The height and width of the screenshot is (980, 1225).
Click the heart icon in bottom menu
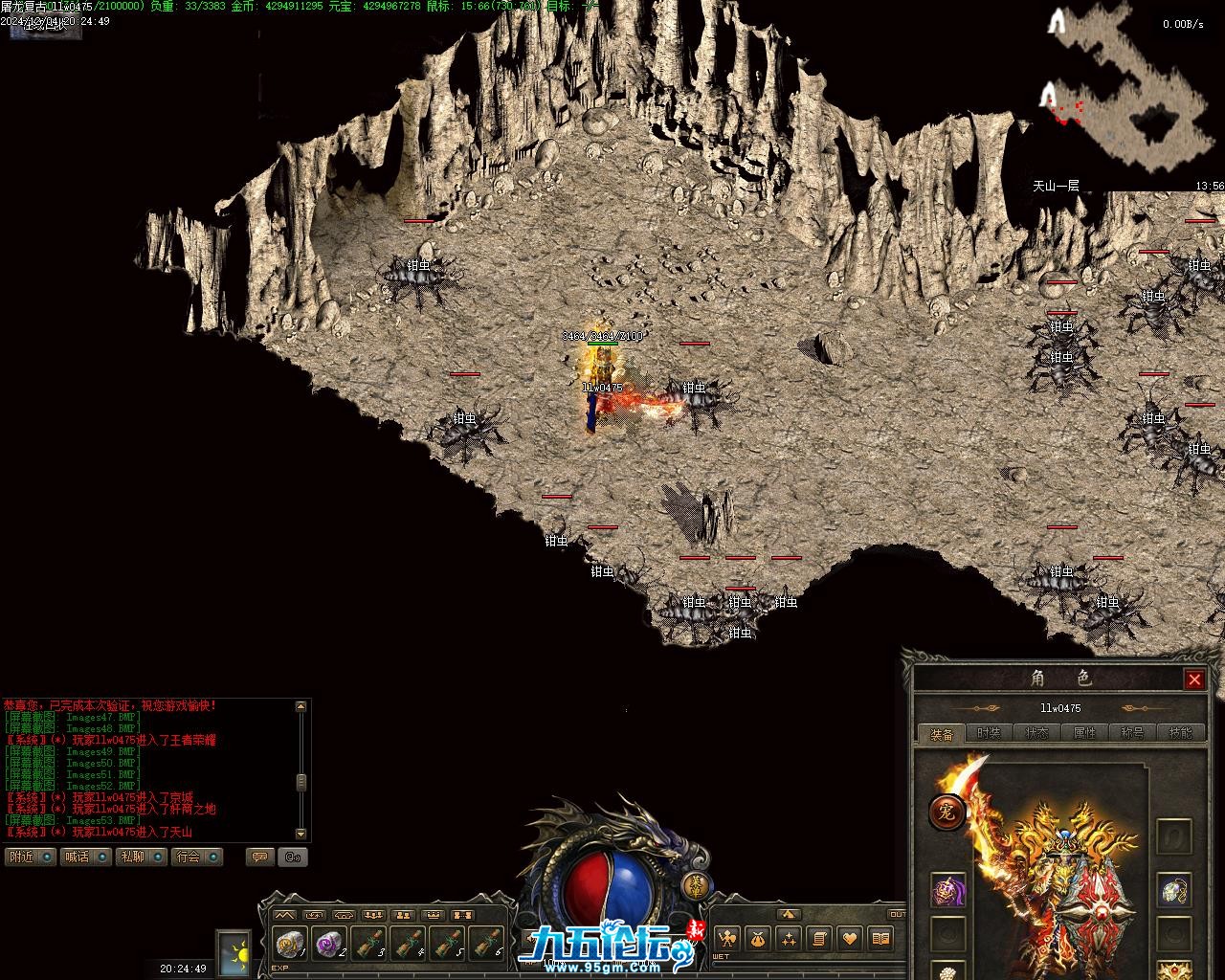click(x=850, y=938)
